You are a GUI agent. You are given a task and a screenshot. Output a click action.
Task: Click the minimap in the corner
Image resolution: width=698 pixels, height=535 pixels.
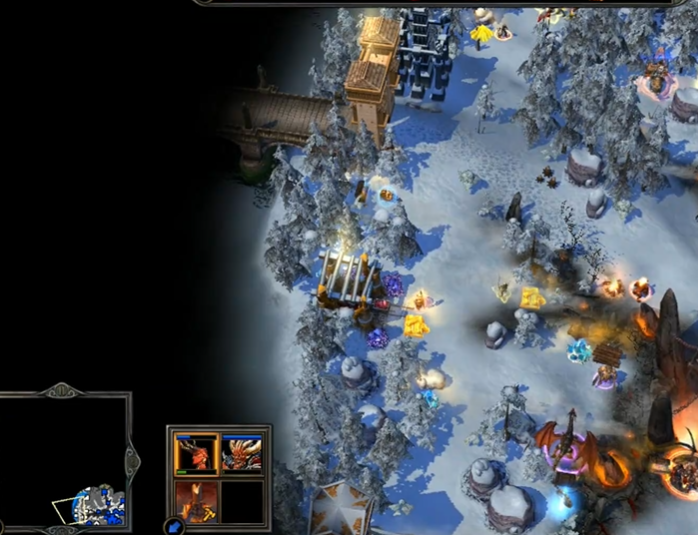[x=65, y=459]
